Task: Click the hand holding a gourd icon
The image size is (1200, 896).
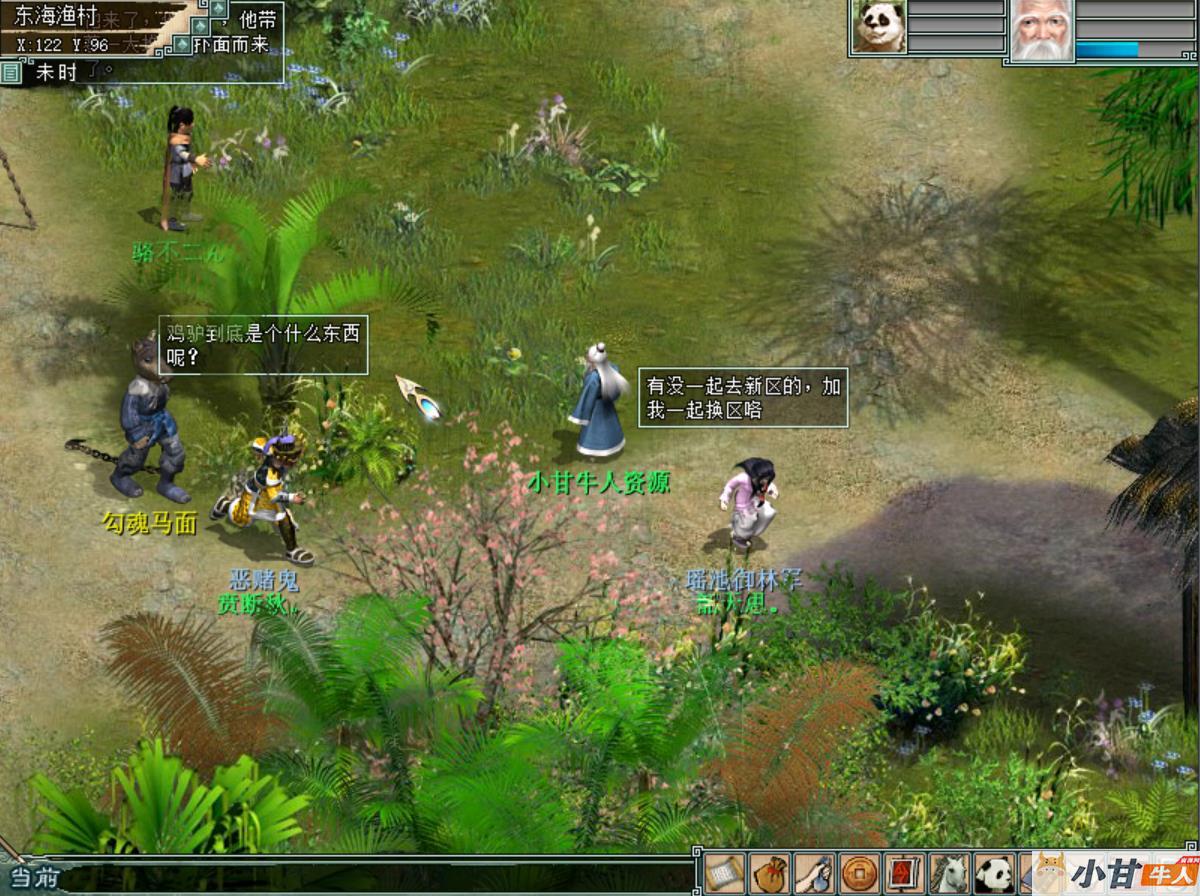Action: (814, 873)
